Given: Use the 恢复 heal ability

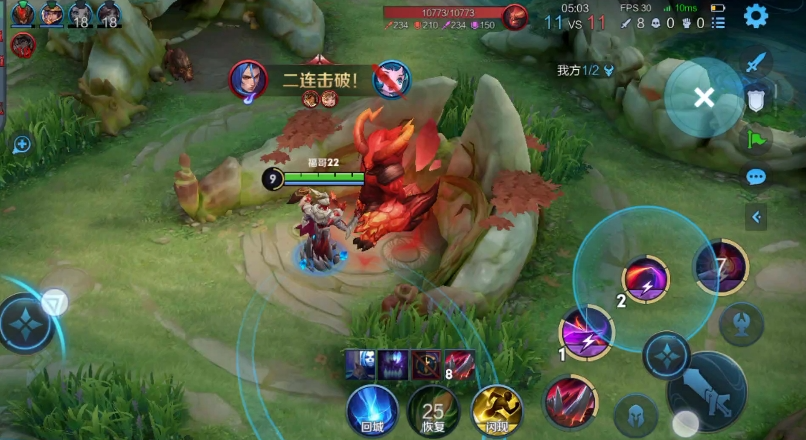Looking at the screenshot, I should (x=433, y=410).
